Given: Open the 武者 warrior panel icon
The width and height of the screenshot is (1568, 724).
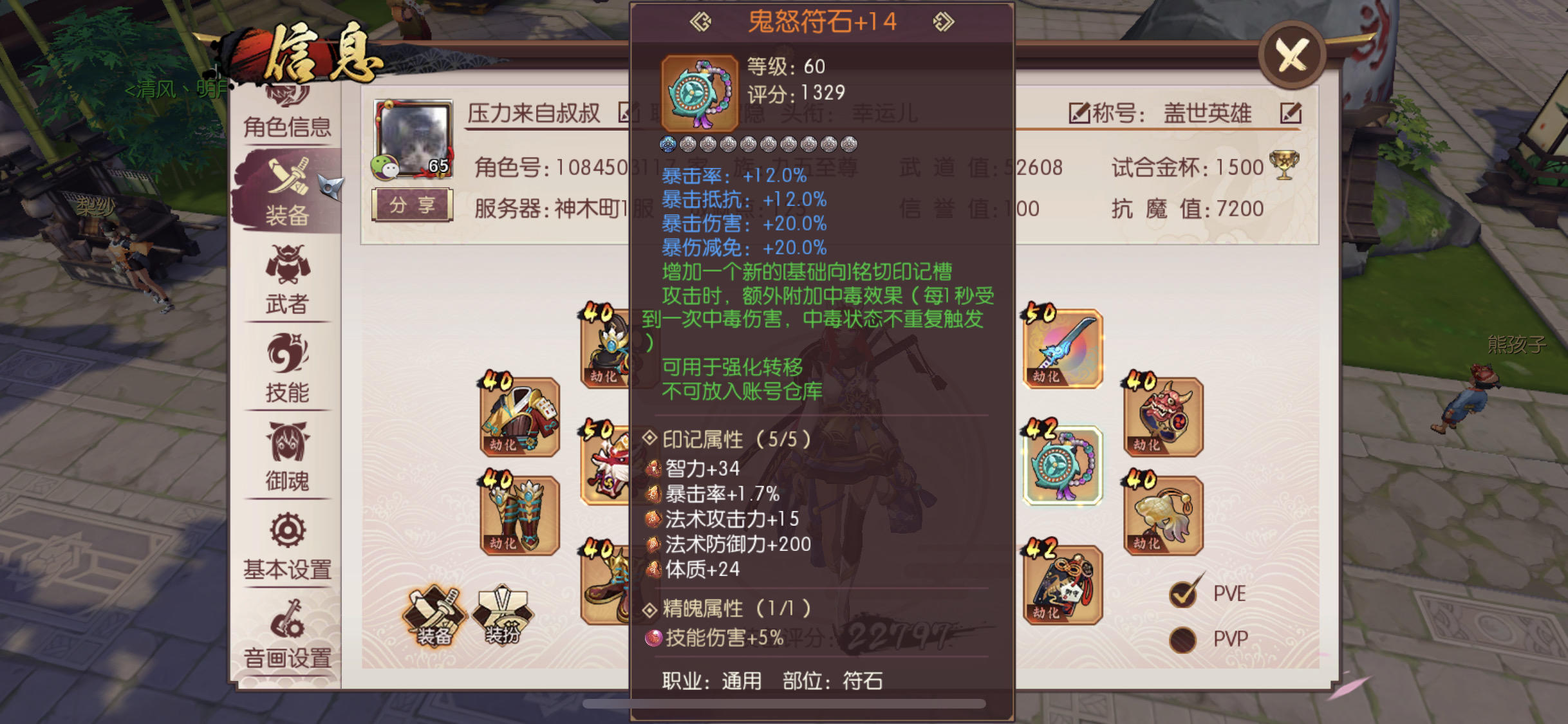Looking at the screenshot, I should [x=287, y=283].
